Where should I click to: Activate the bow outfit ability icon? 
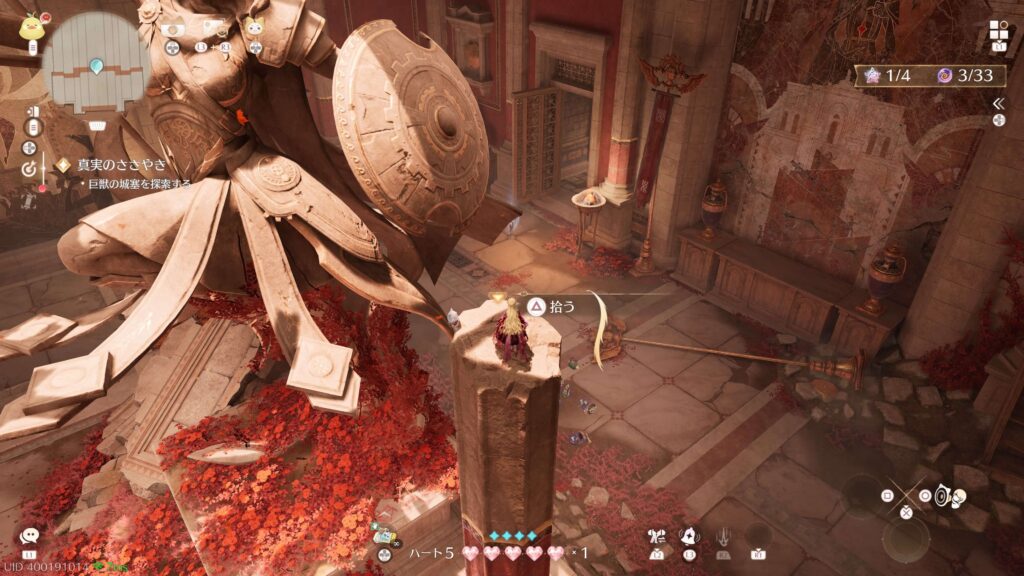[657, 537]
